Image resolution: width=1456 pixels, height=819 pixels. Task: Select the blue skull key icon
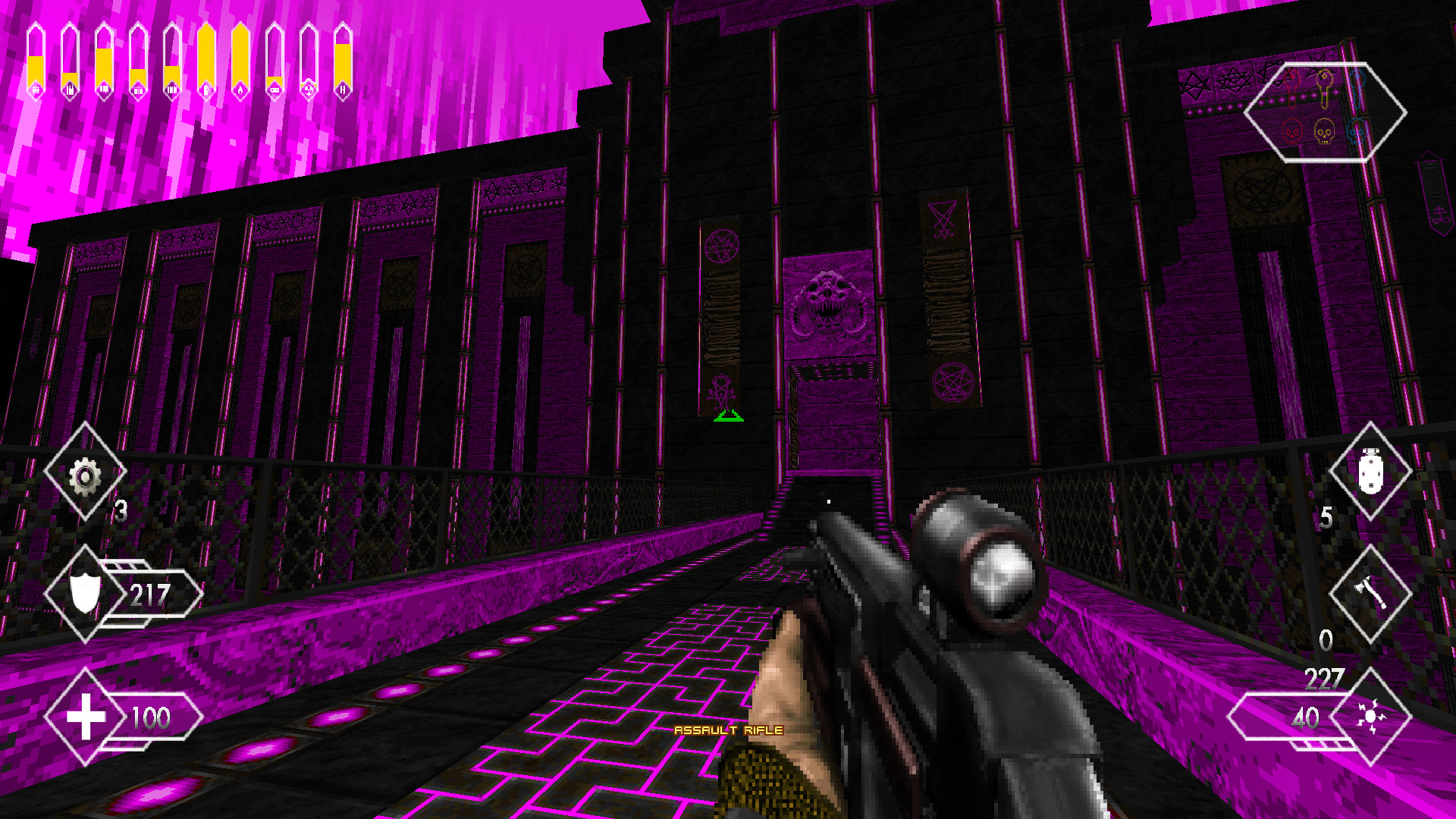[1357, 132]
